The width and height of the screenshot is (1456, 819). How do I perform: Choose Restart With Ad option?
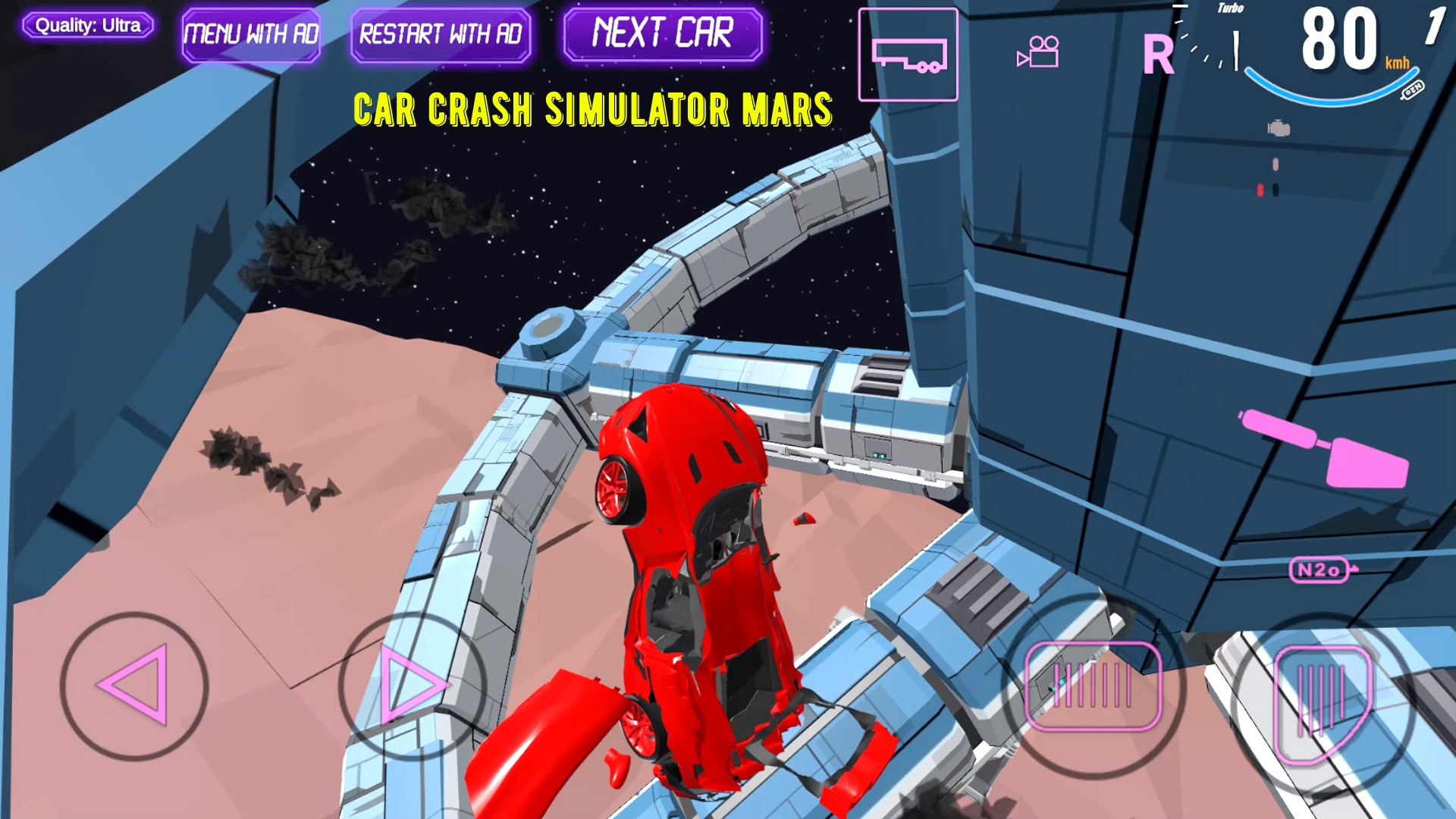[x=441, y=33]
